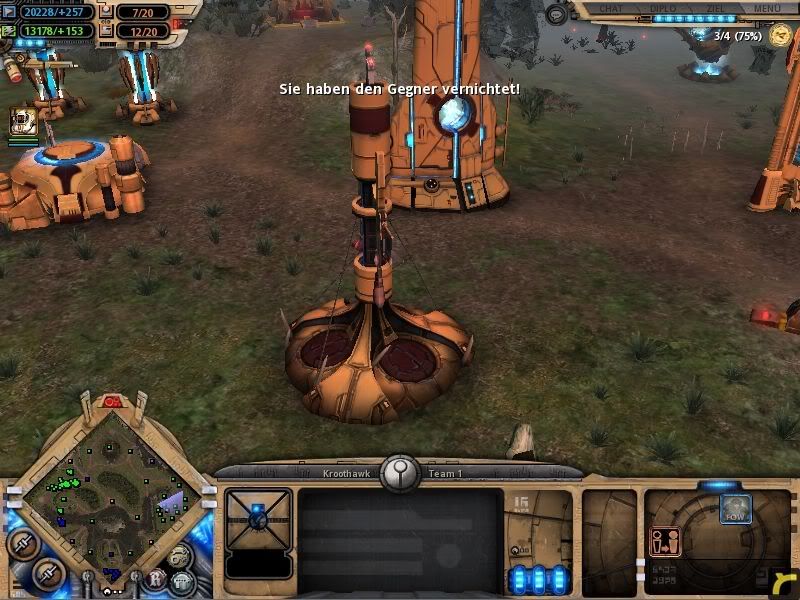Viewport: 800px width, 600px height.
Task: Select the hero portrait at left edge
Action: point(23,122)
